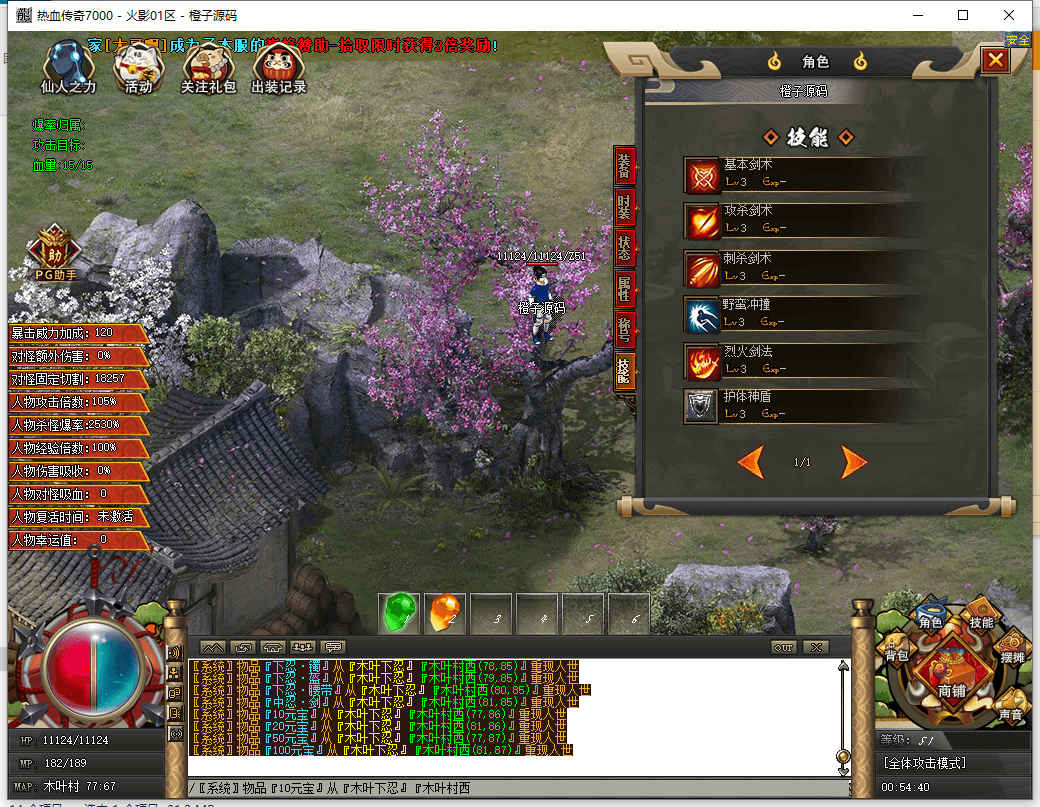Use the green gem in hotbar slot 1

pos(401,613)
